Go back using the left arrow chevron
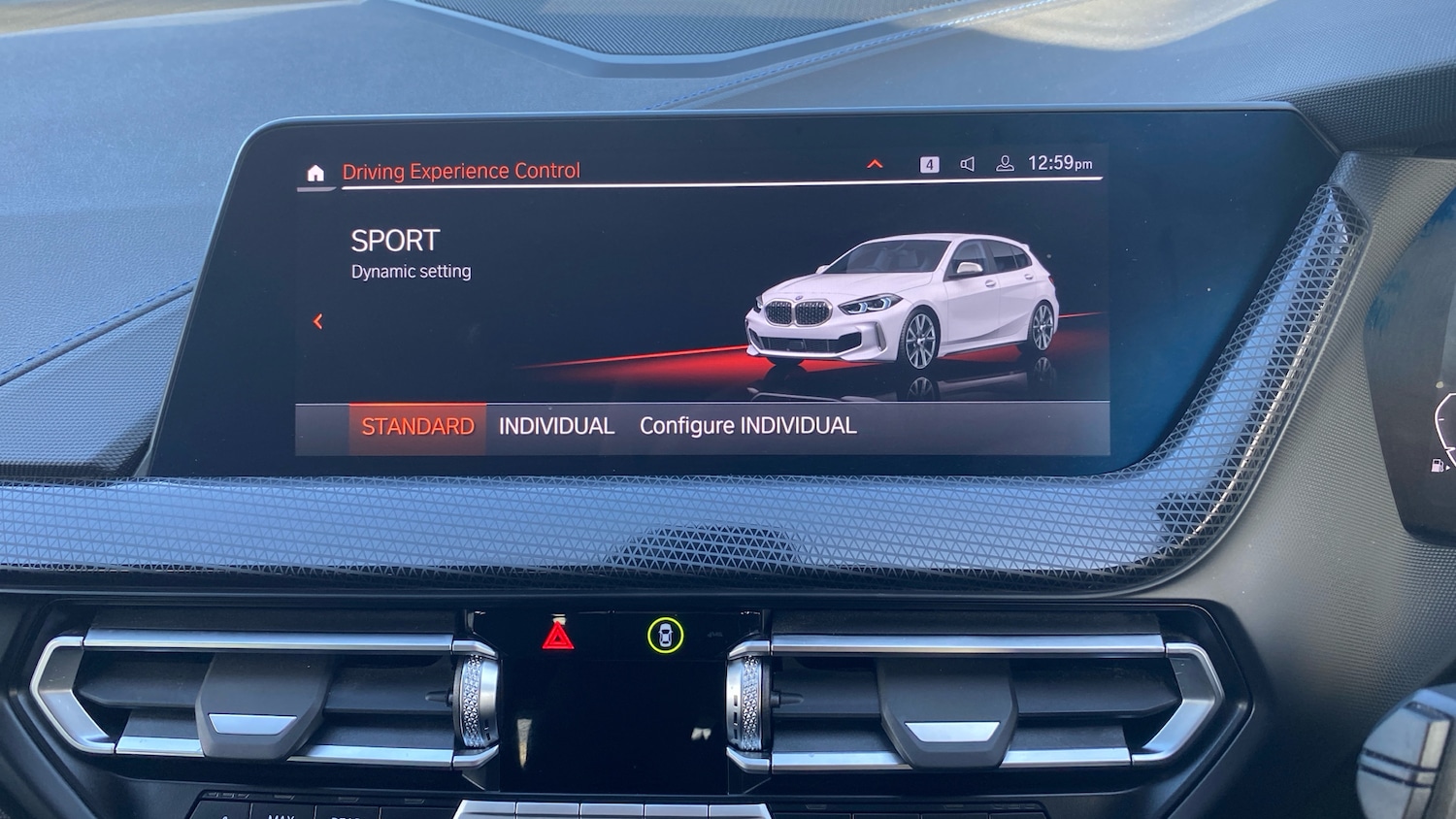This screenshot has width=1456, height=819. (x=317, y=321)
